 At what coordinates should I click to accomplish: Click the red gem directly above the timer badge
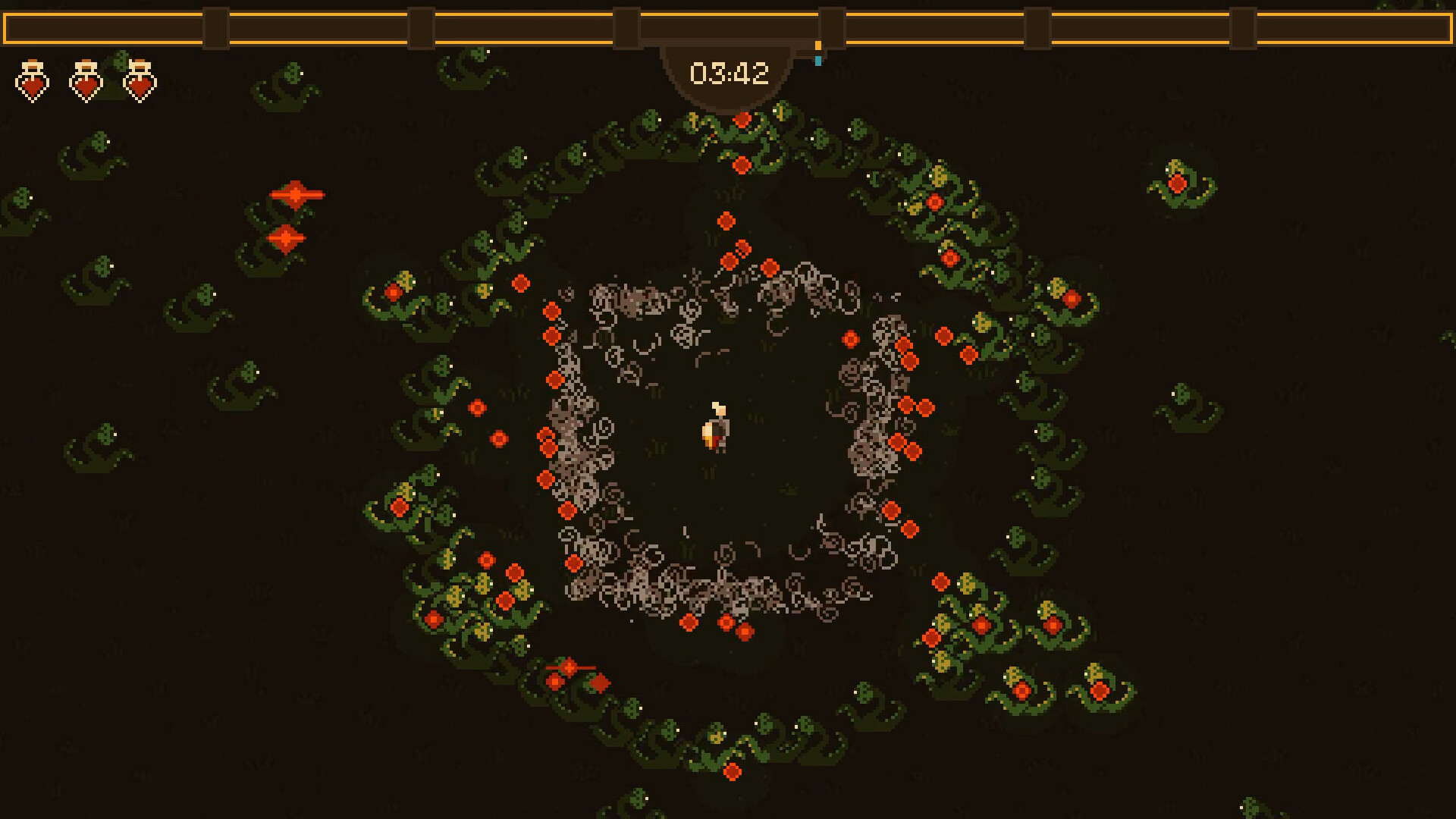tap(742, 118)
